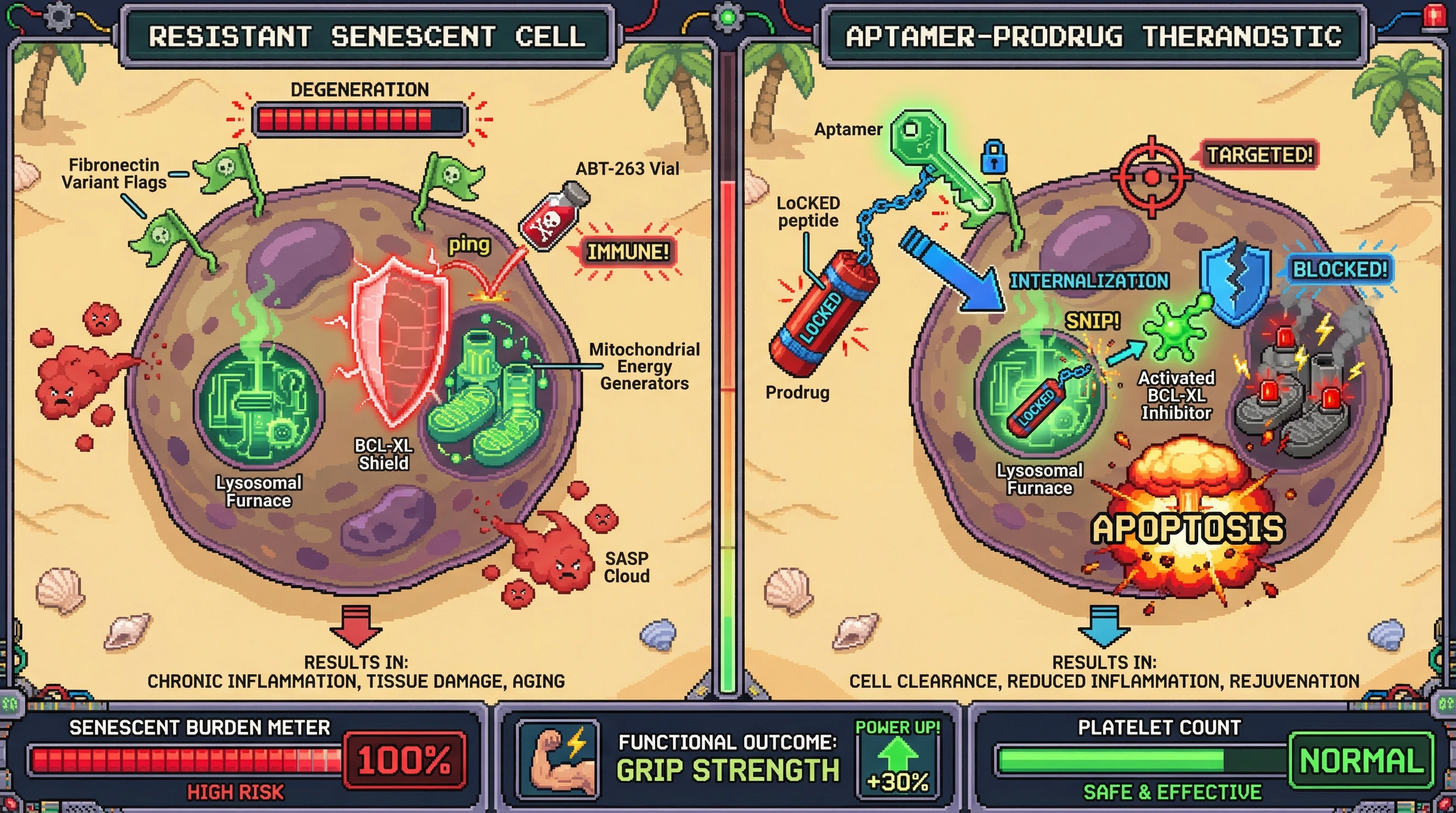Select the Aptamer-Prodrug Theranostic title panel
The height and width of the screenshot is (813, 1456).
click(1093, 37)
